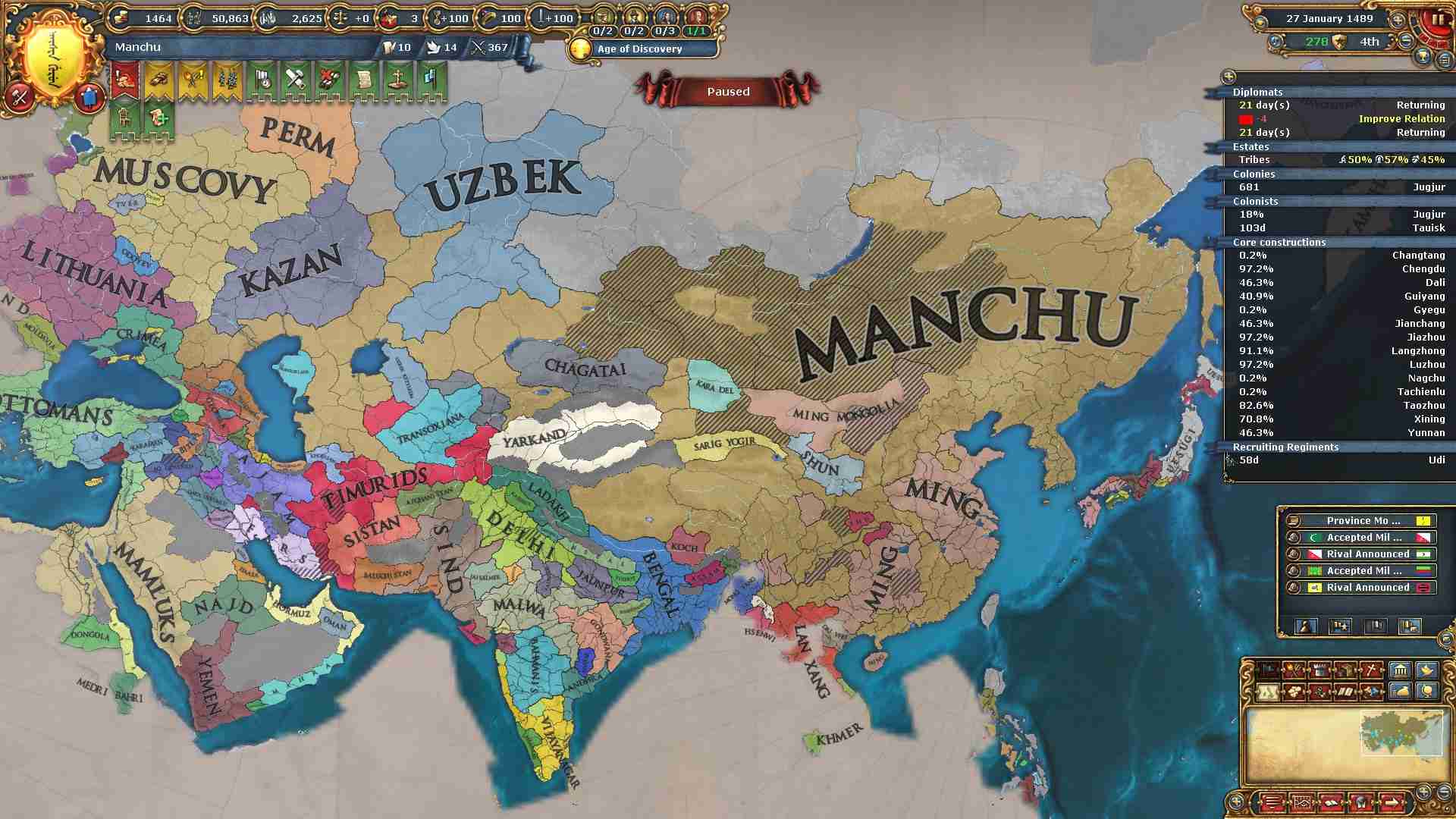Click the red alert banner
Image resolution: width=1456 pixels, height=819 pixels.
pos(125,81)
